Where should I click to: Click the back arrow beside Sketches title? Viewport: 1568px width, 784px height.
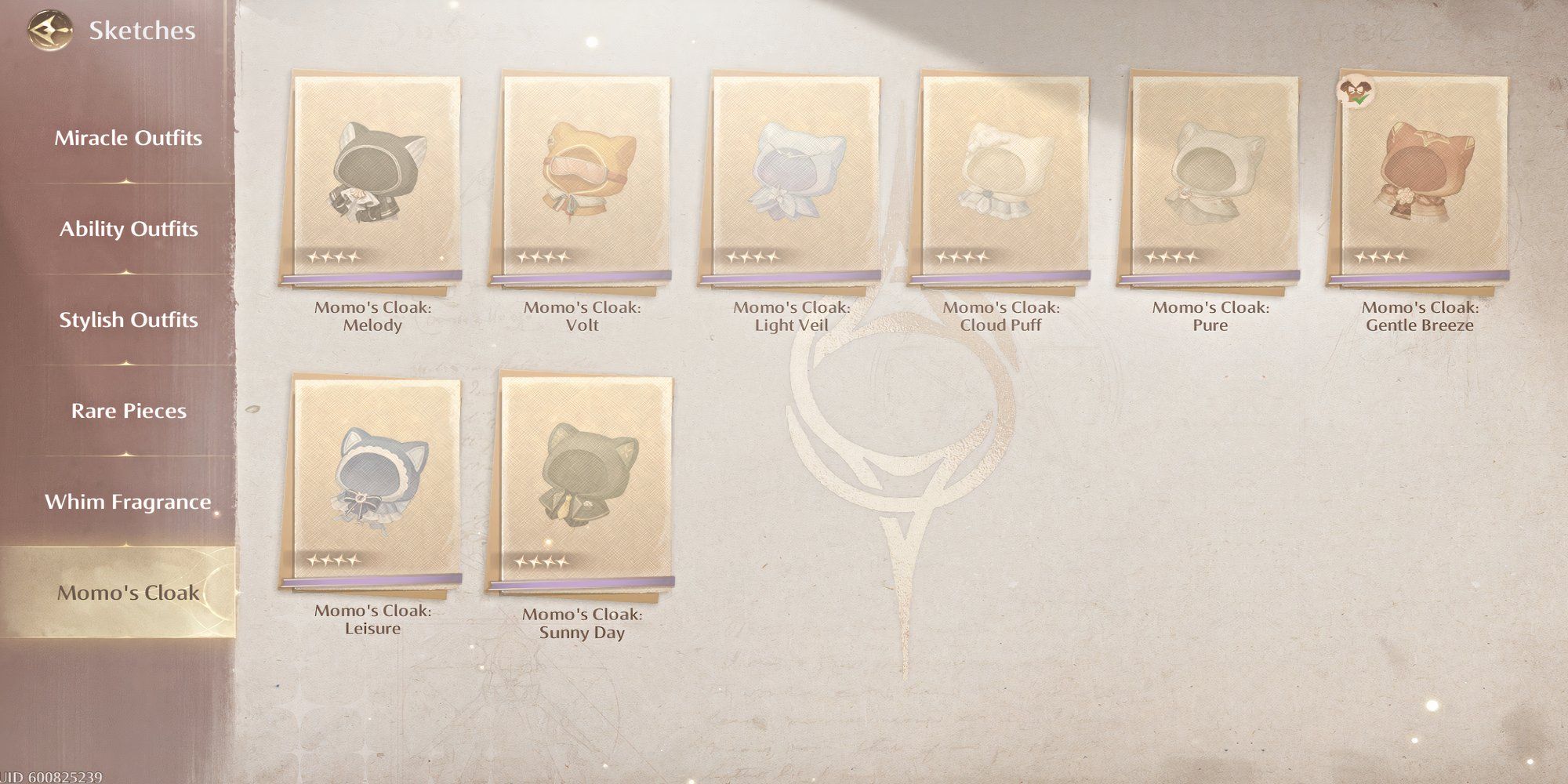(x=49, y=31)
